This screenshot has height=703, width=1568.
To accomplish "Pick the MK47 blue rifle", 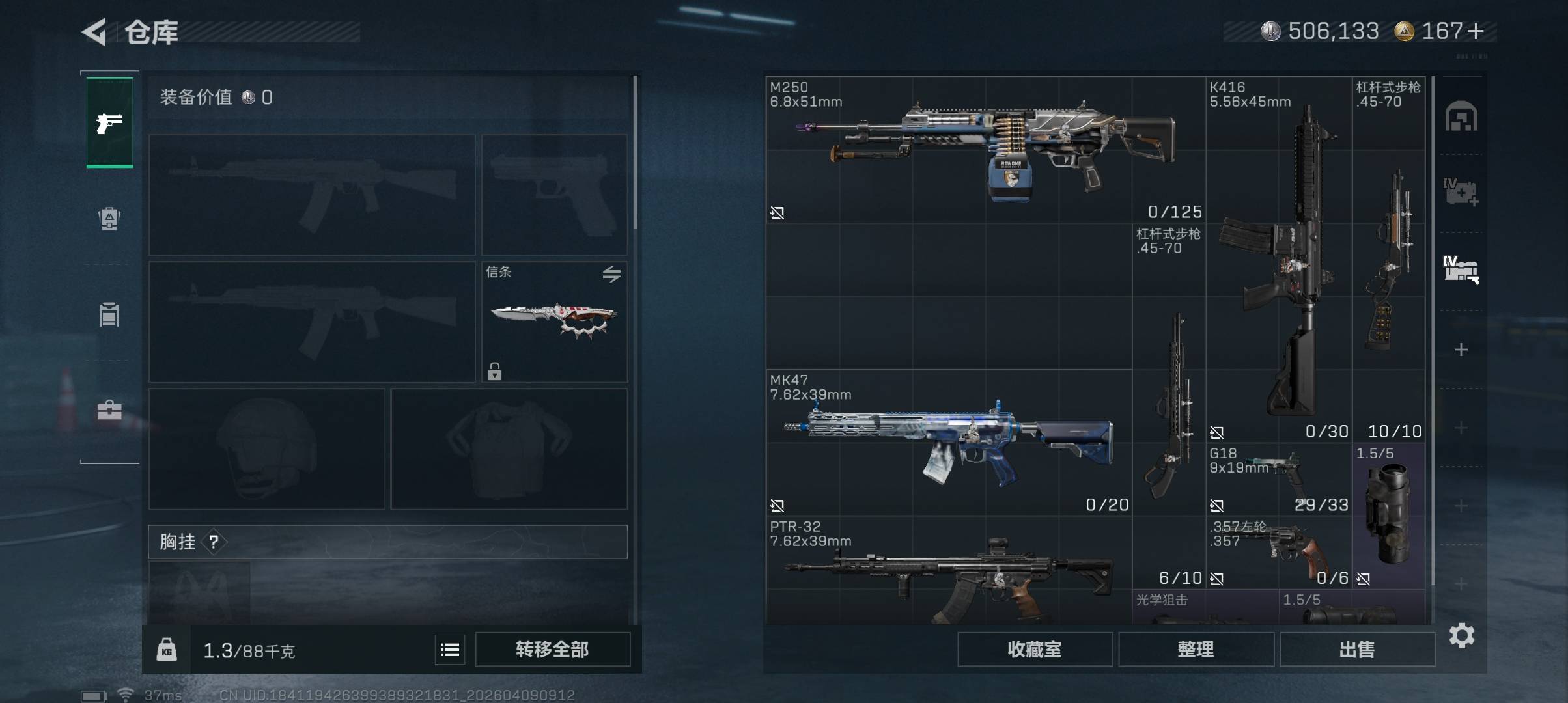I will [x=949, y=443].
